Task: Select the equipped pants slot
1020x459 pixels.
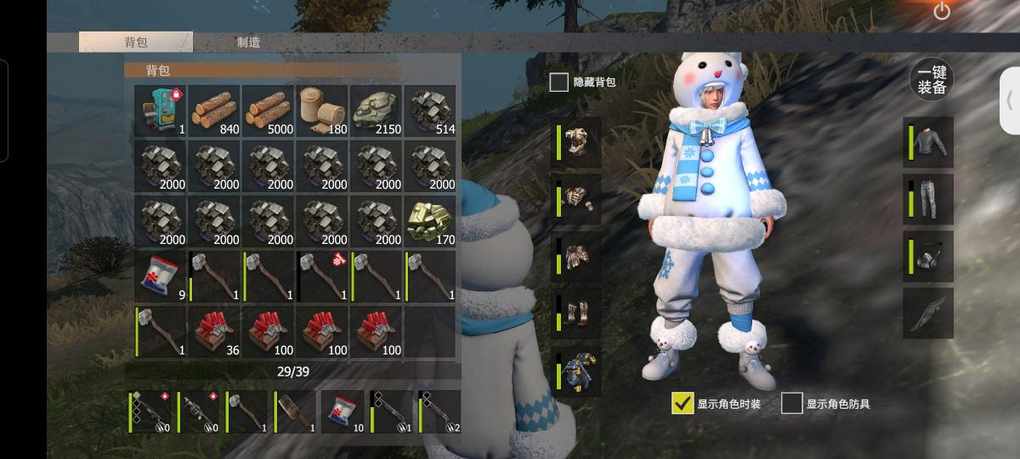Action: (x=930, y=198)
